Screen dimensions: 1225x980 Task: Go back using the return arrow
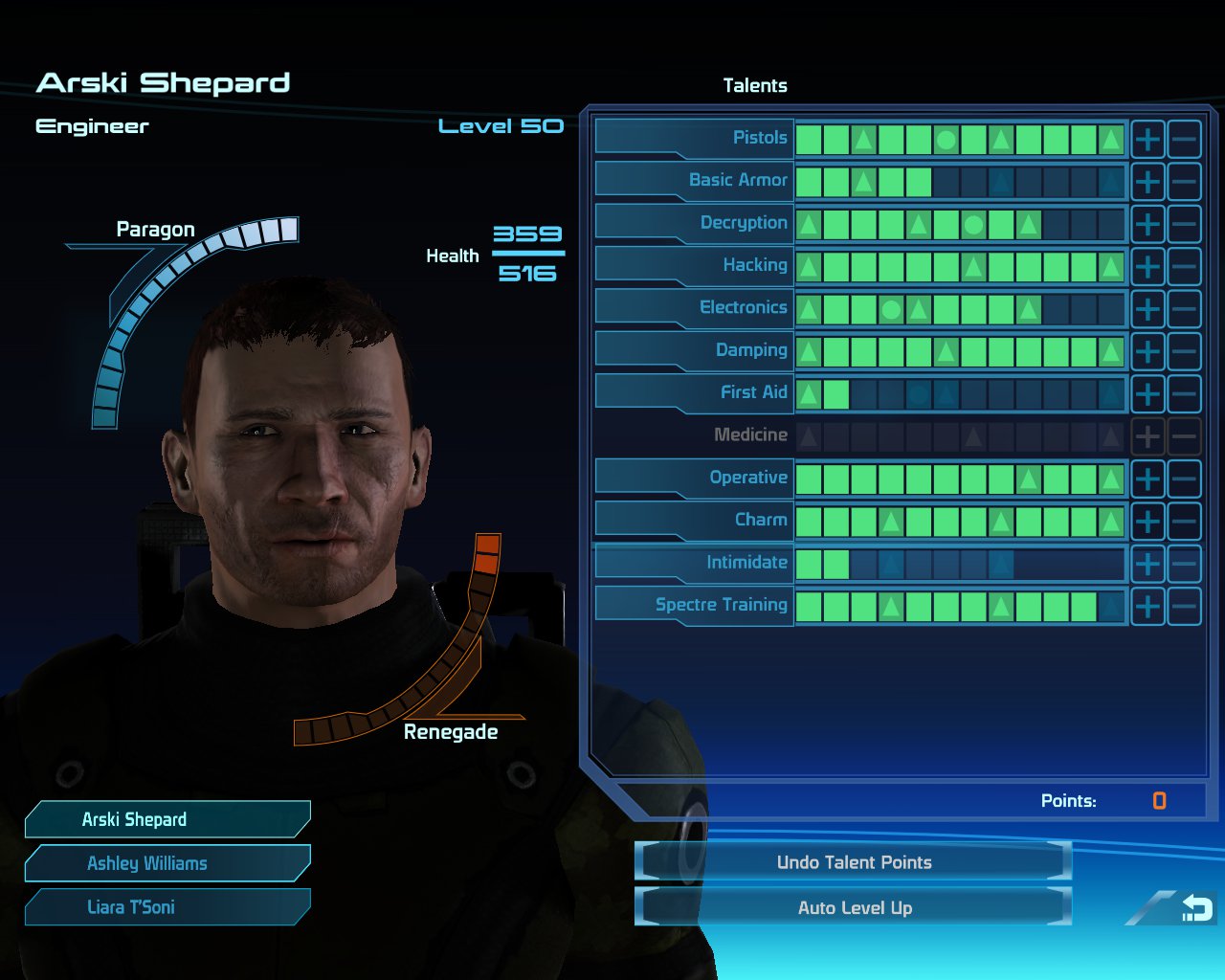click(x=1196, y=908)
